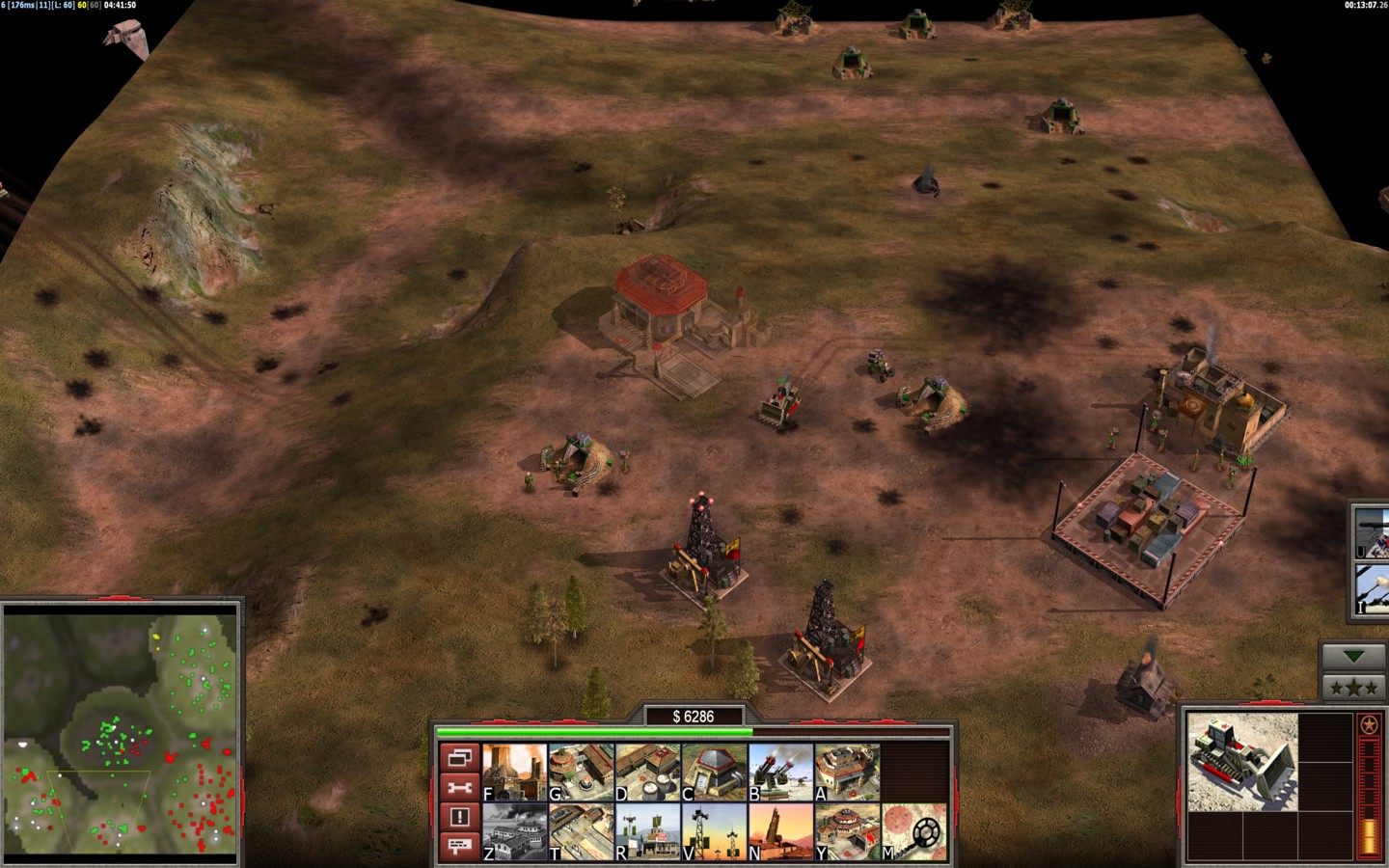Select the runway building icon marked T
This screenshot has height=868, width=1389.
pos(581,832)
